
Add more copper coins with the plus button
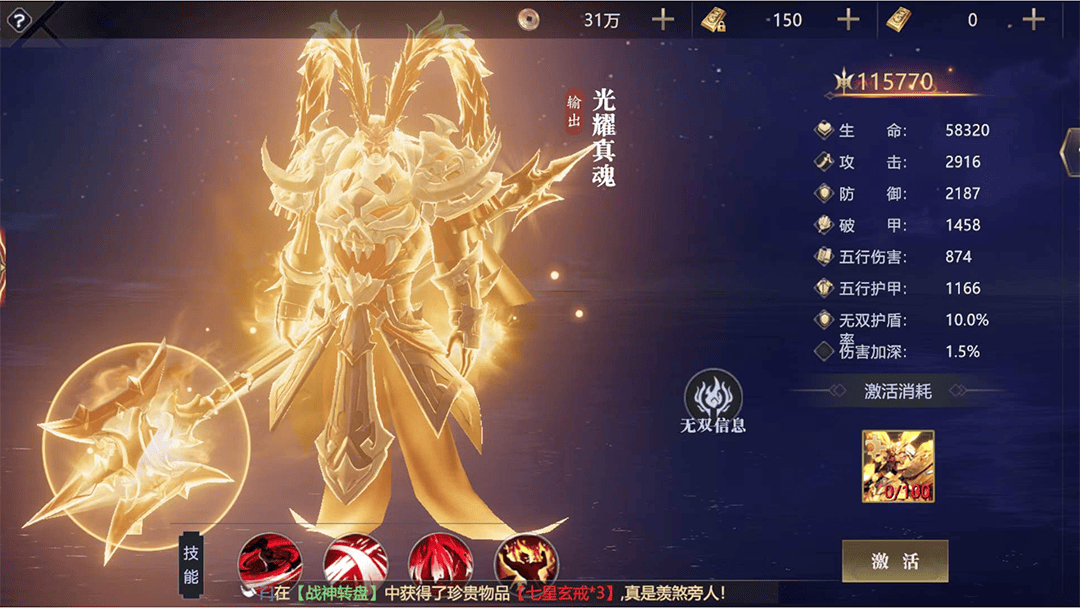(662, 19)
